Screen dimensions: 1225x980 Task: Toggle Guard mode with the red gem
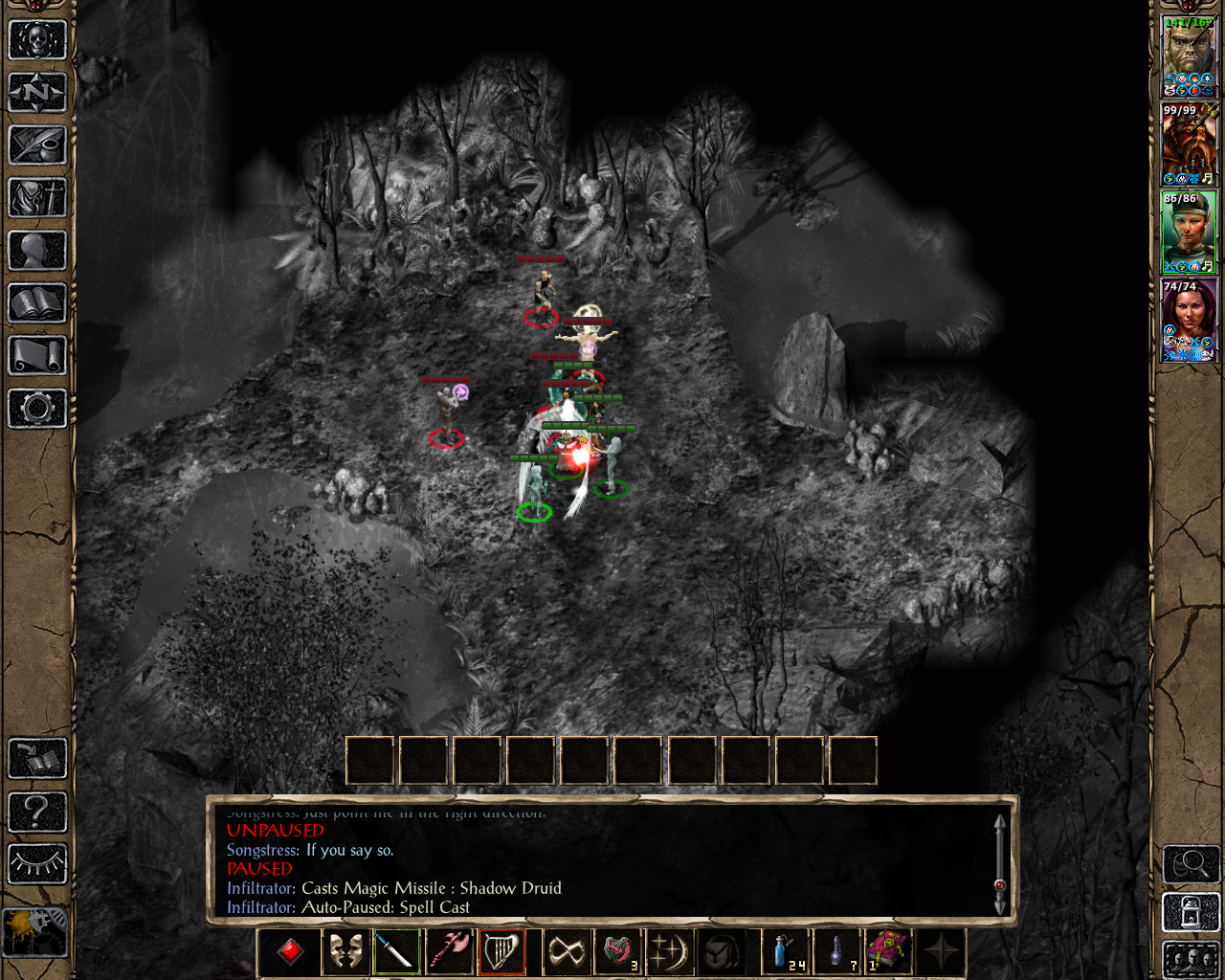291,951
